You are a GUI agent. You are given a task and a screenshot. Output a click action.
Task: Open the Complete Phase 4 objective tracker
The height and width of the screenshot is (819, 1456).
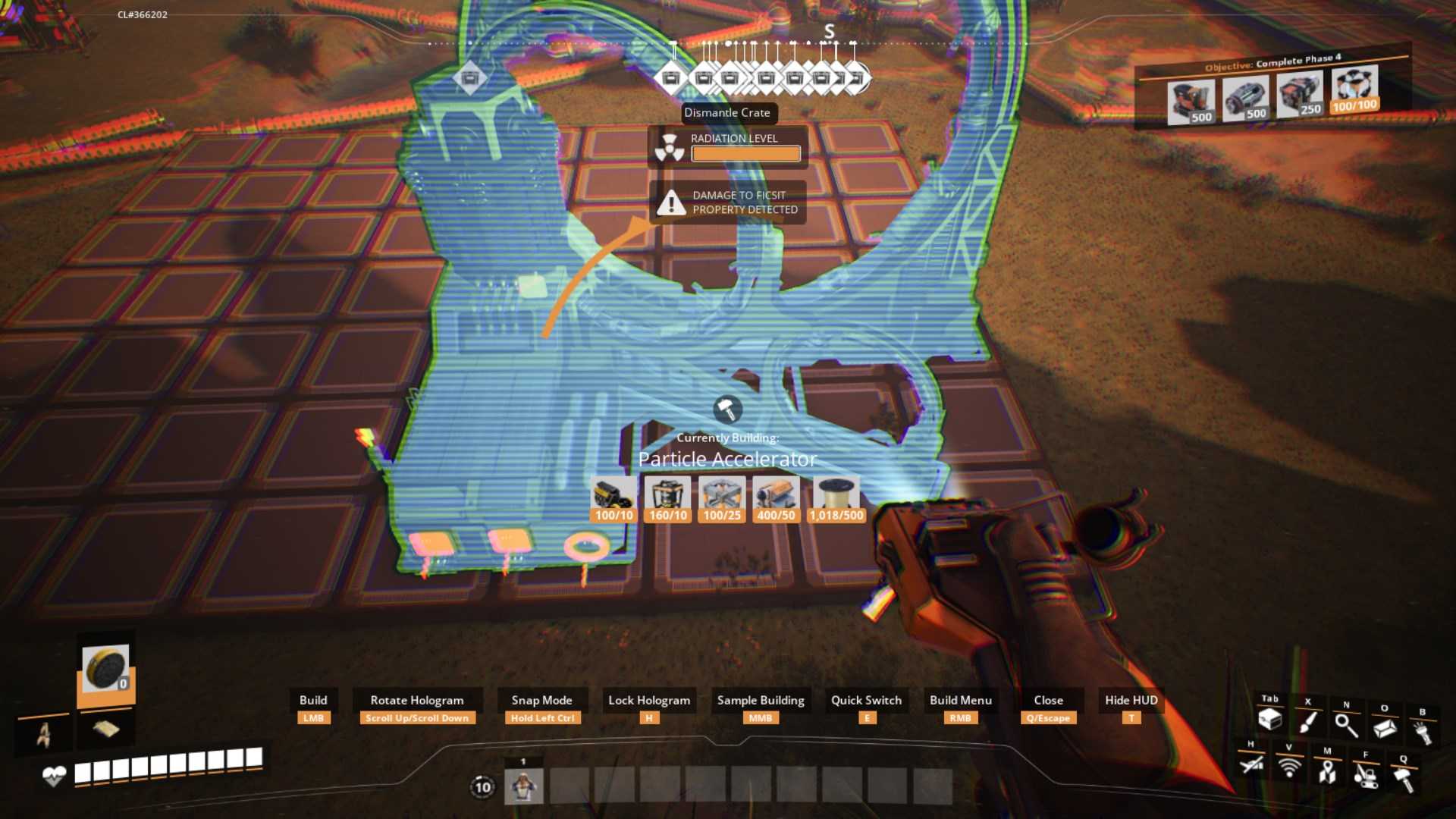pyautogui.click(x=1272, y=62)
